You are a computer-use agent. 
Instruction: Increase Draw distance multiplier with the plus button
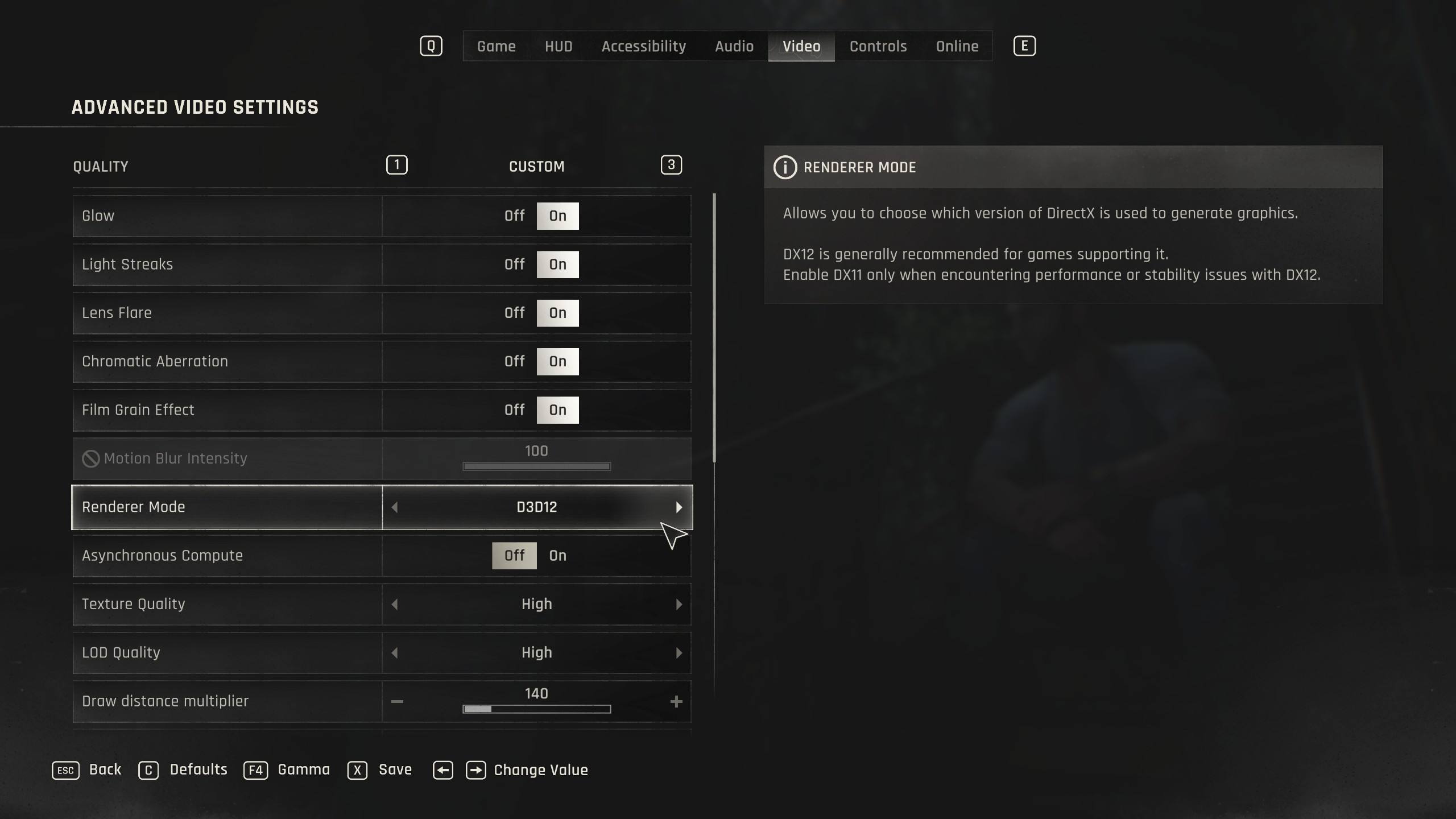676,701
